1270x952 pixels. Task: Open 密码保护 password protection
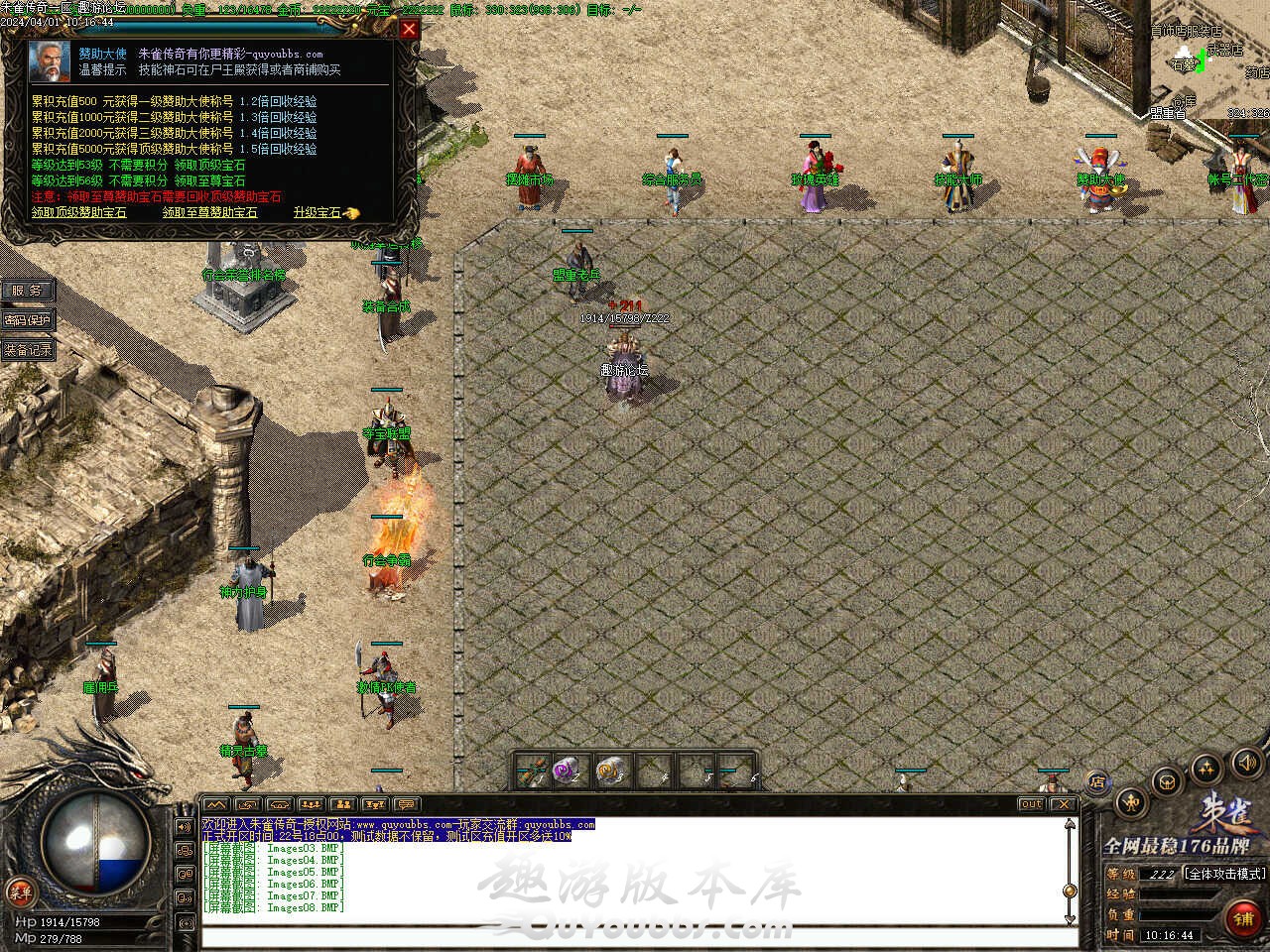coord(27,320)
